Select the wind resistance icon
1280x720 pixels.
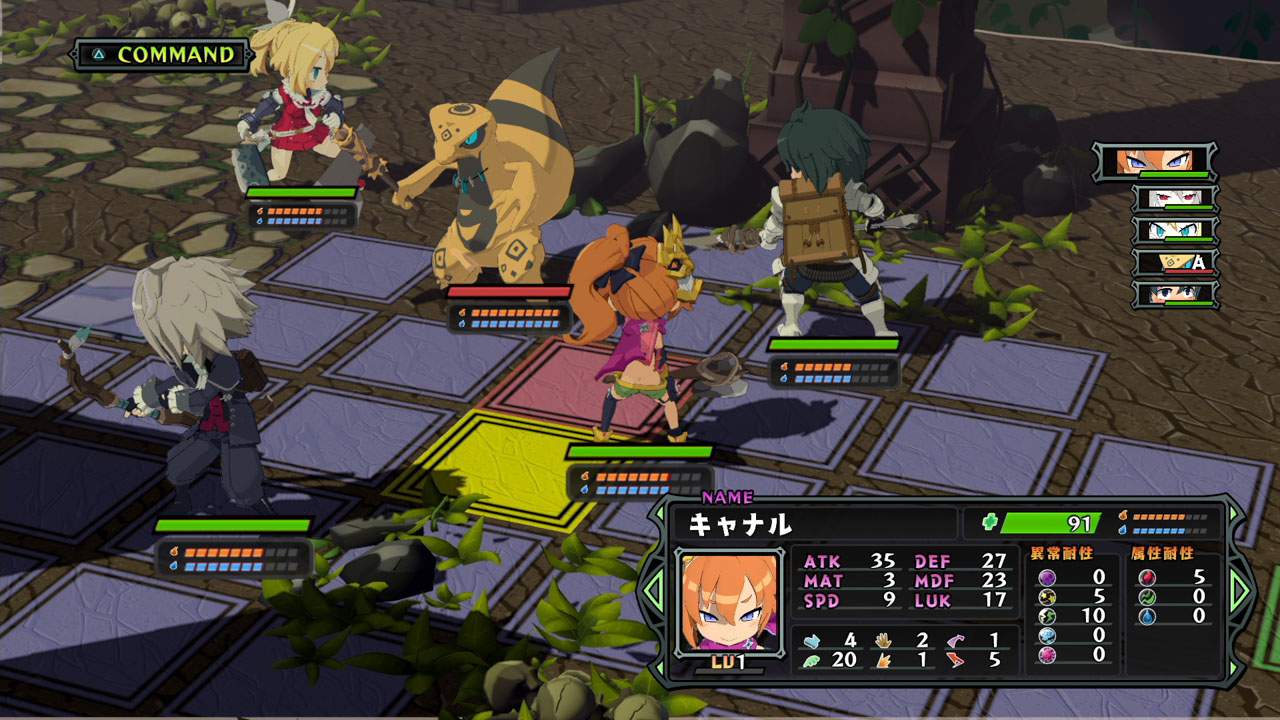click(x=1146, y=598)
